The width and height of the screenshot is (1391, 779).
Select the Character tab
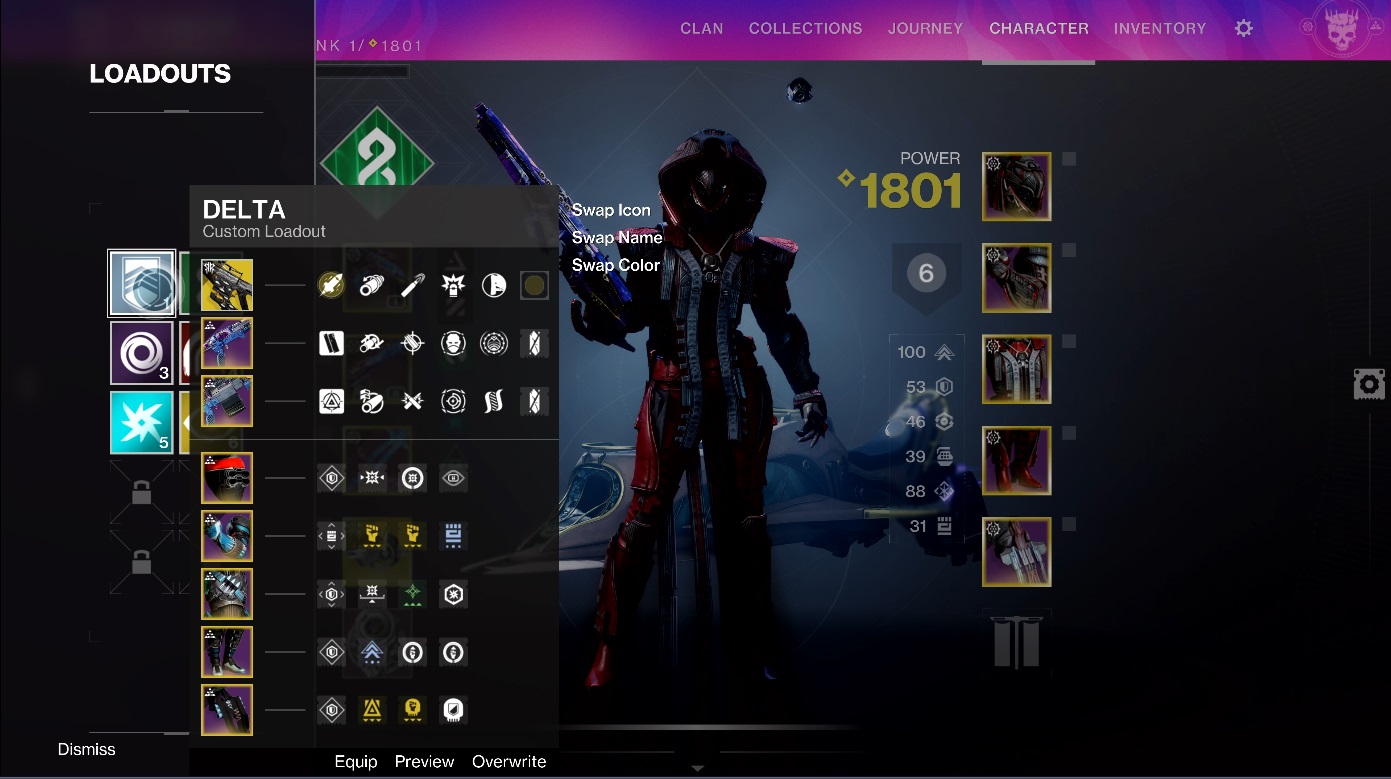point(1039,28)
